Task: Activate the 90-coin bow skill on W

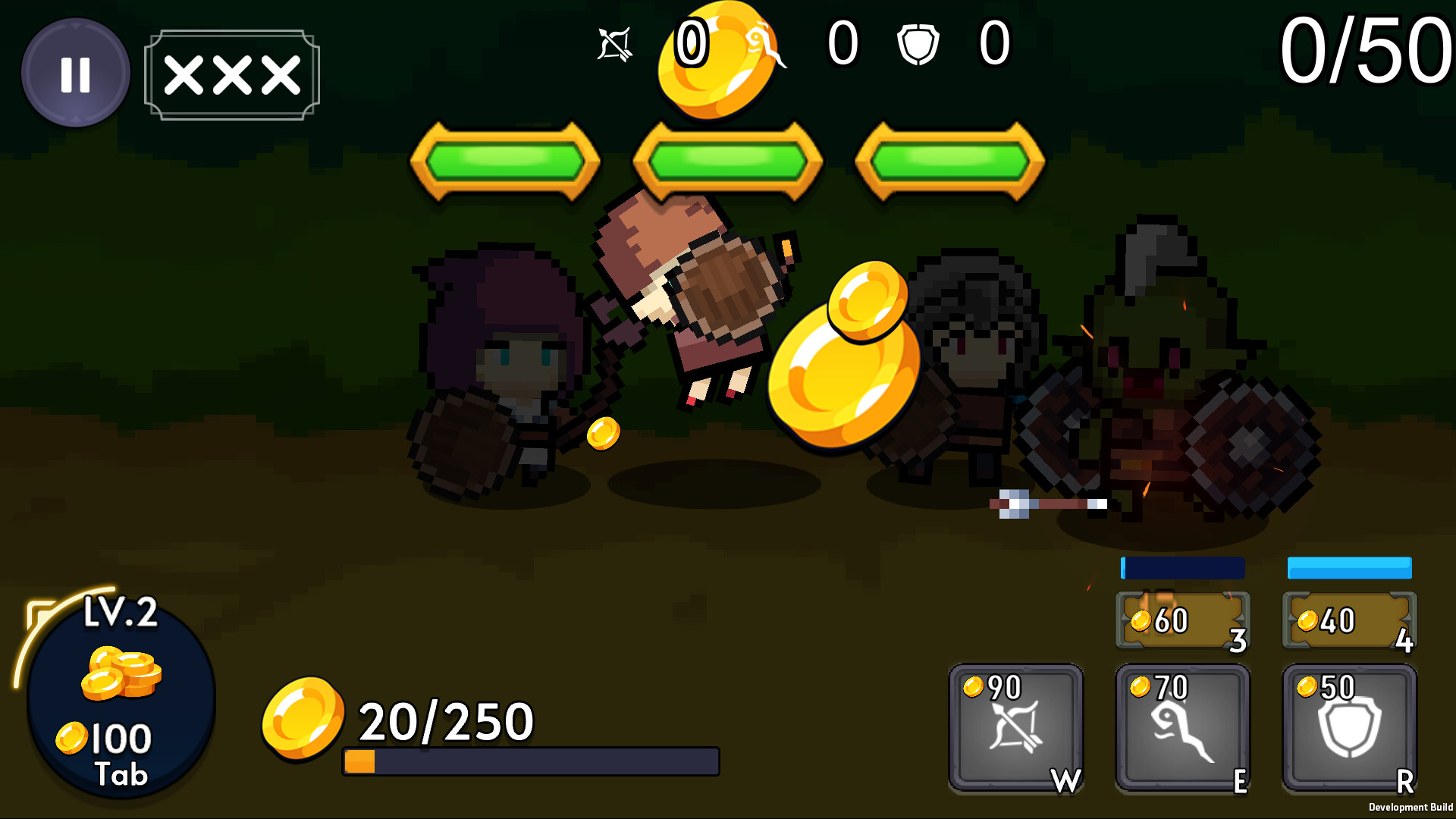Action: tap(1017, 728)
